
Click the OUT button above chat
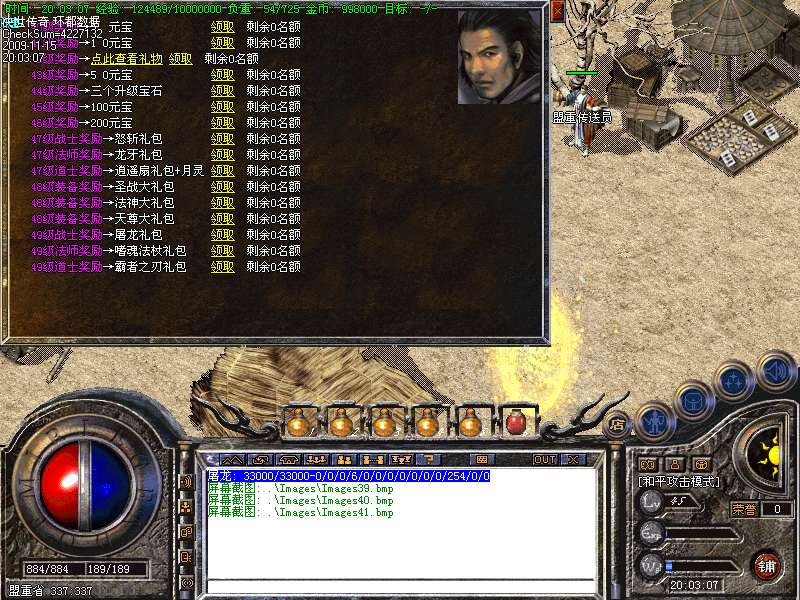(544, 460)
